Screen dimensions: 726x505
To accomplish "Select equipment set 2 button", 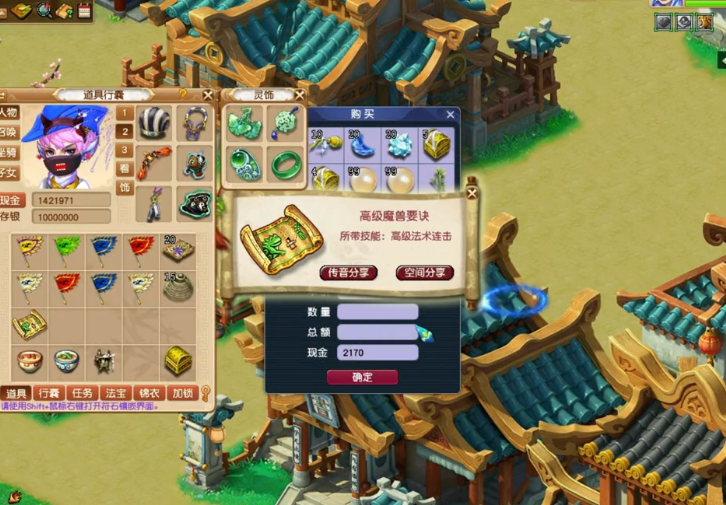I will [x=125, y=131].
